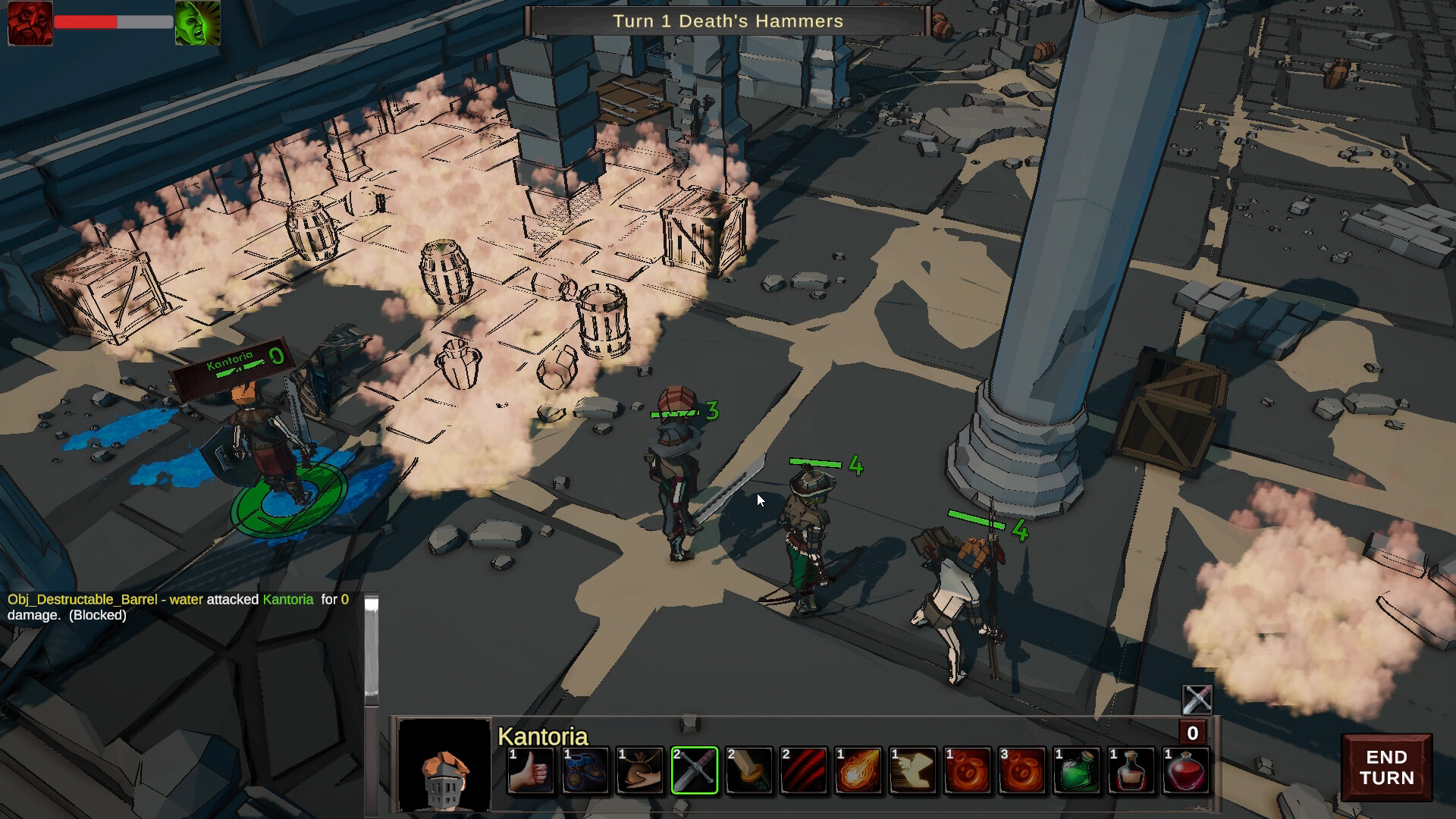Activate the red claw-marks attack

tap(806, 770)
